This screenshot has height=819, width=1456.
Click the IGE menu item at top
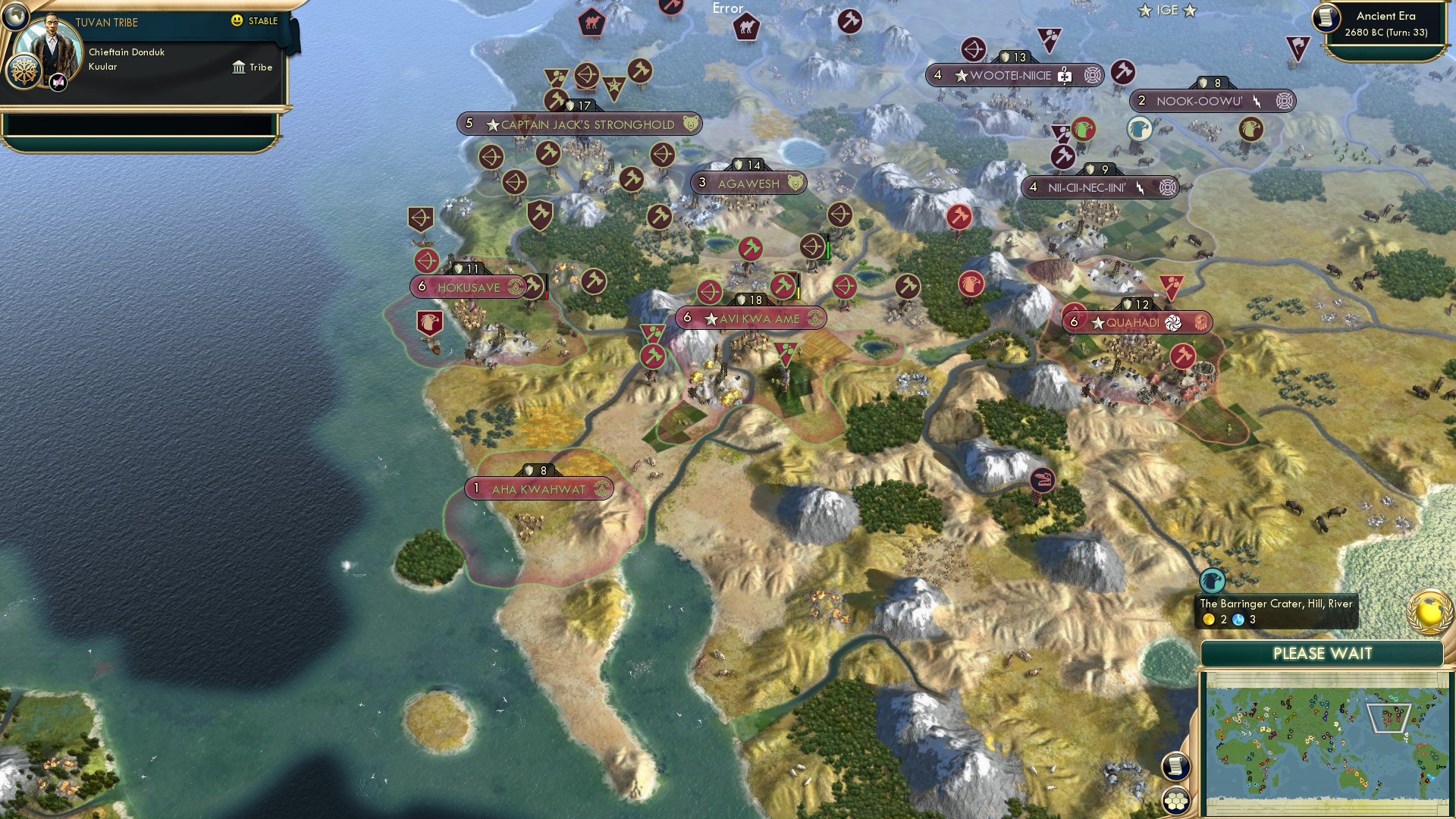tap(1166, 11)
